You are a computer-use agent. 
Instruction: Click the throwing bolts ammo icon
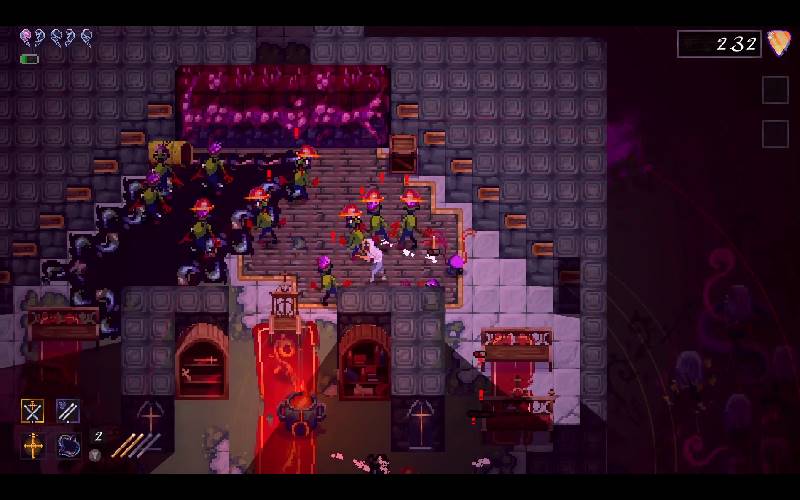click(135, 445)
